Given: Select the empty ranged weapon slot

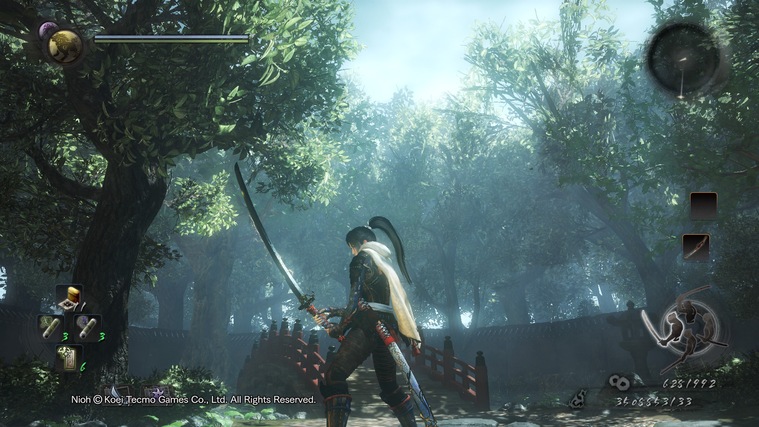Looking at the screenshot, I should [x=703, y=206].
